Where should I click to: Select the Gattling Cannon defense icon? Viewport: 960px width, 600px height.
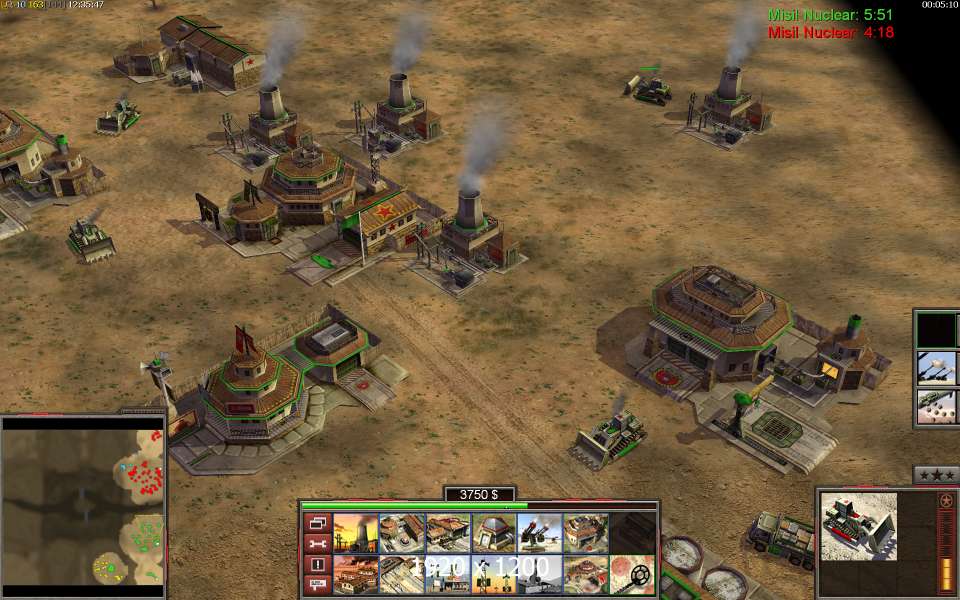[x=539, y=533]
